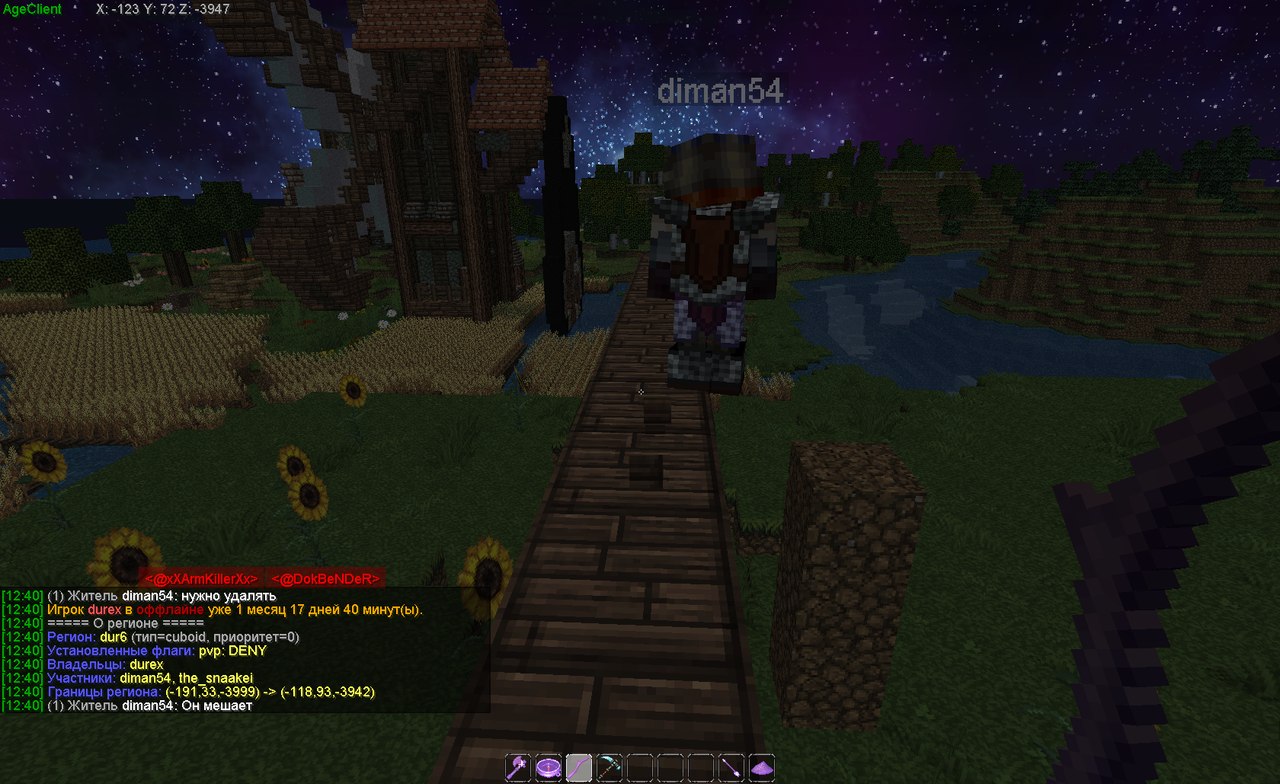Select the highlighted purple stick slot

[x=579, y=768]
